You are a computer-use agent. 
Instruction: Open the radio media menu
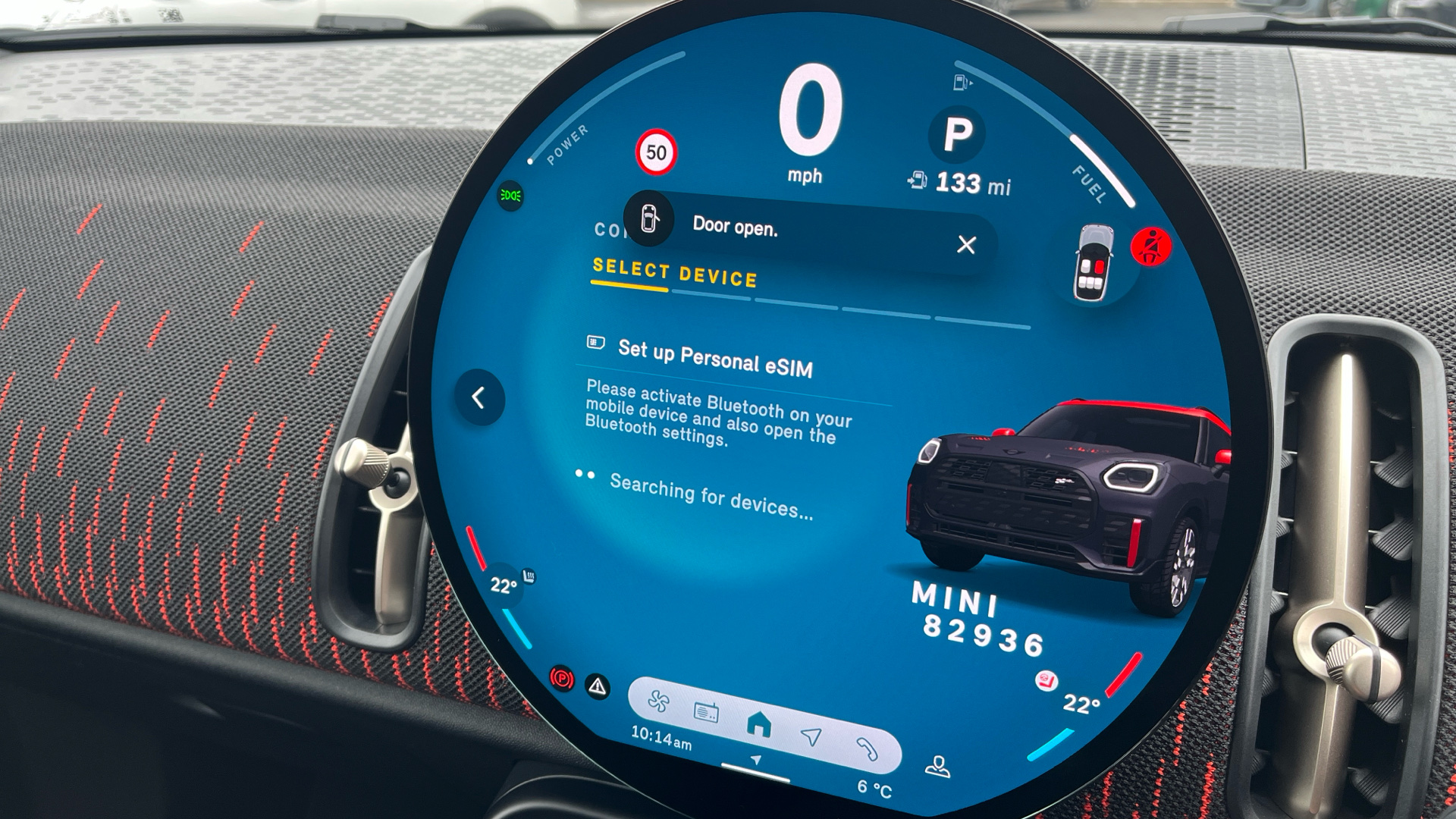(x=707, y=712)
